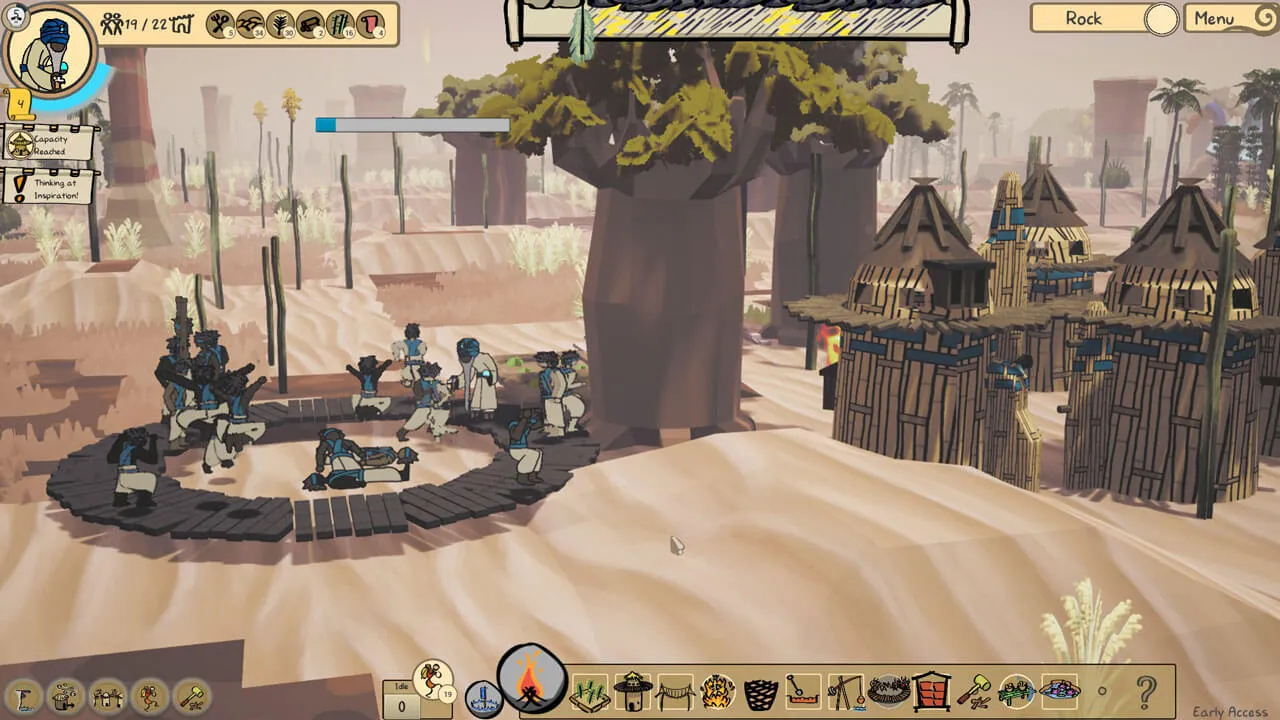Viewport: 1280px width, 720px height.
Task: Click the hammer tool round button
Action: [192, 696]
